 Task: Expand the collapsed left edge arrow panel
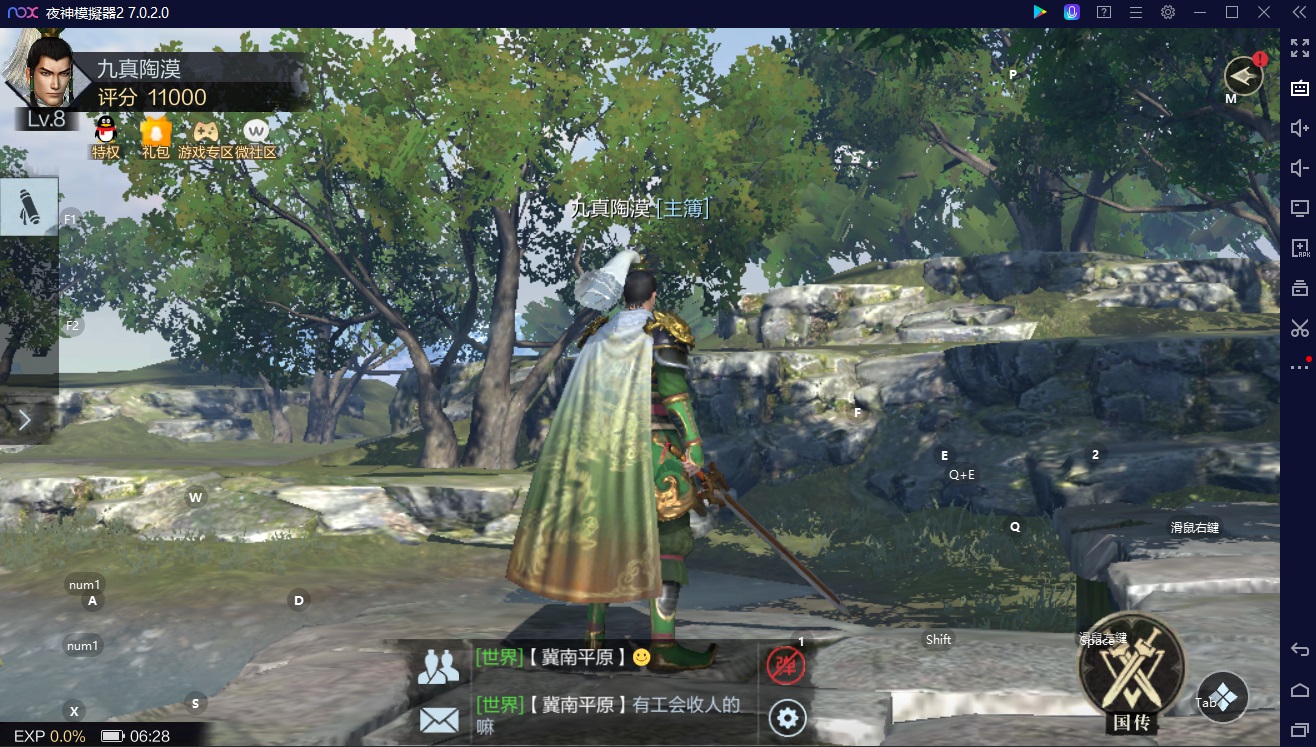pos(26,420)
